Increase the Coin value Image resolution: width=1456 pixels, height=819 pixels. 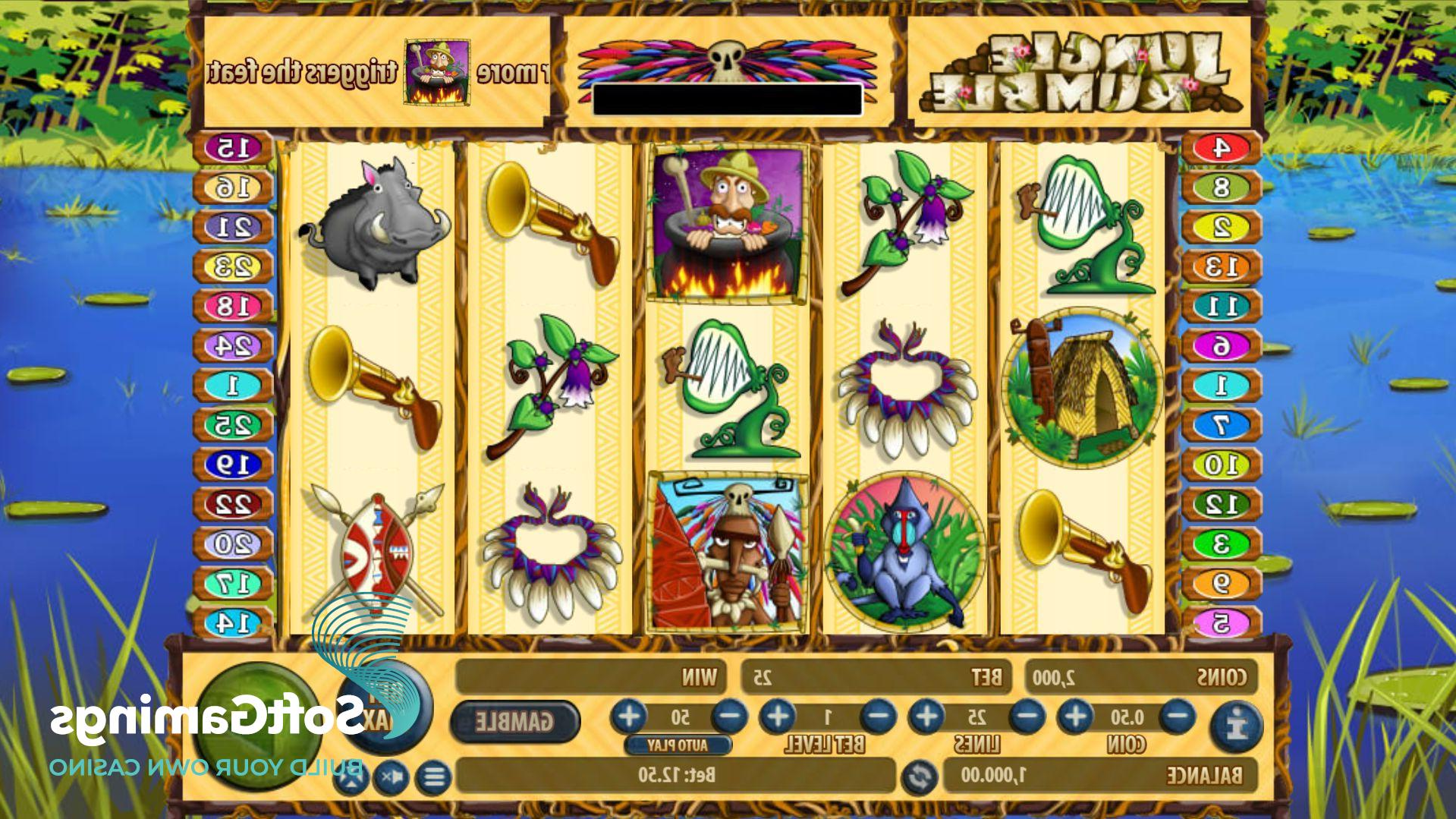(x=1076, y=717)
